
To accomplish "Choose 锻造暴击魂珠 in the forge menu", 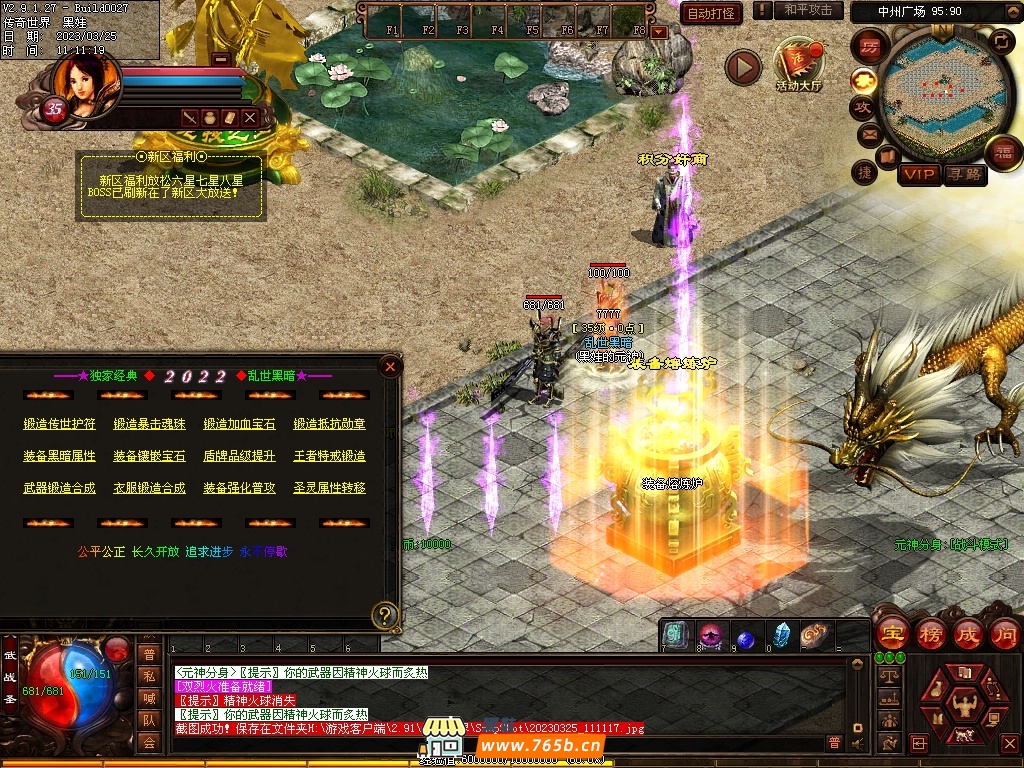I will pos(149,424).
